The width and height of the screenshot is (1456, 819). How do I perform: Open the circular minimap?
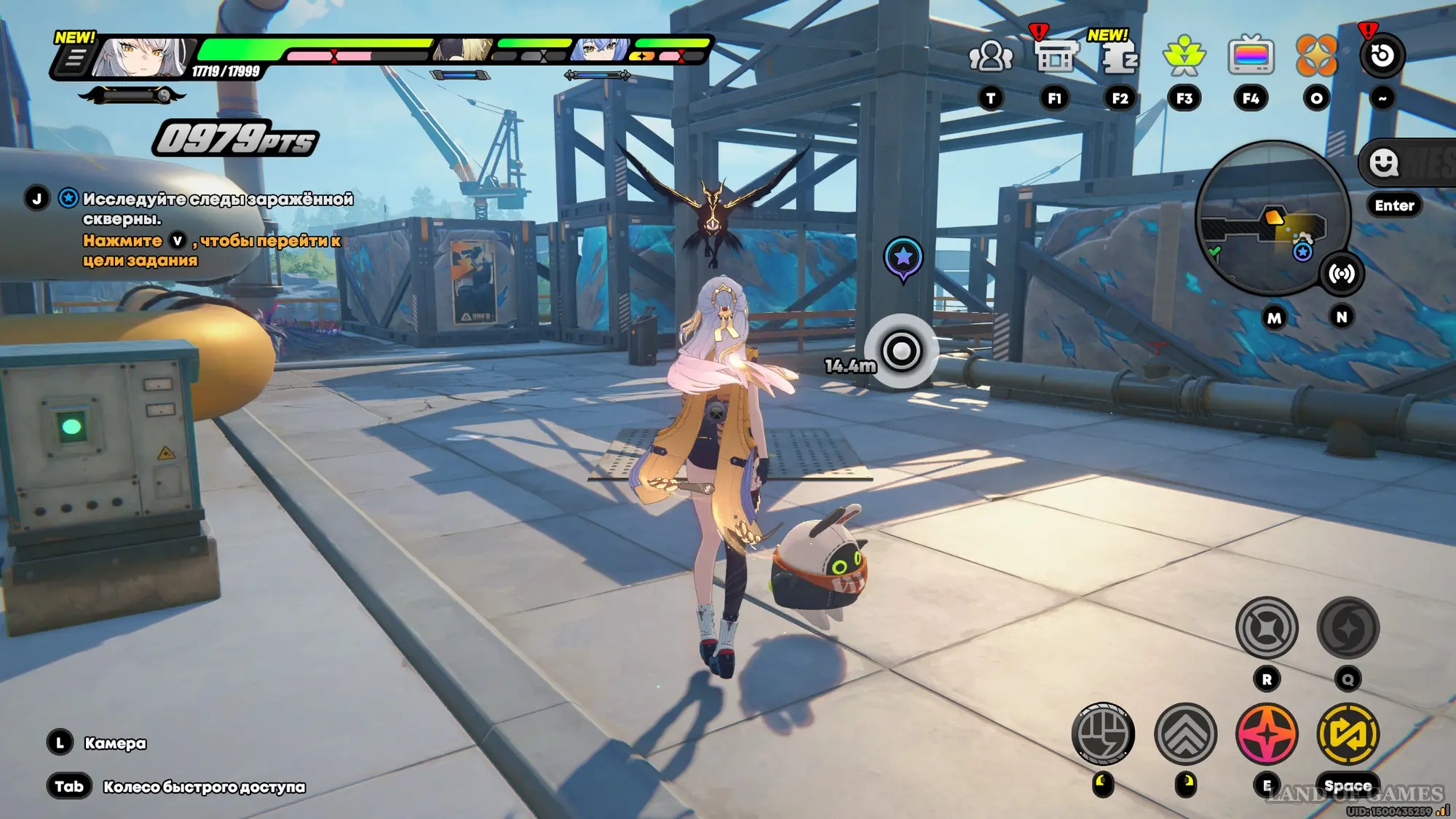pos(1273,218)
